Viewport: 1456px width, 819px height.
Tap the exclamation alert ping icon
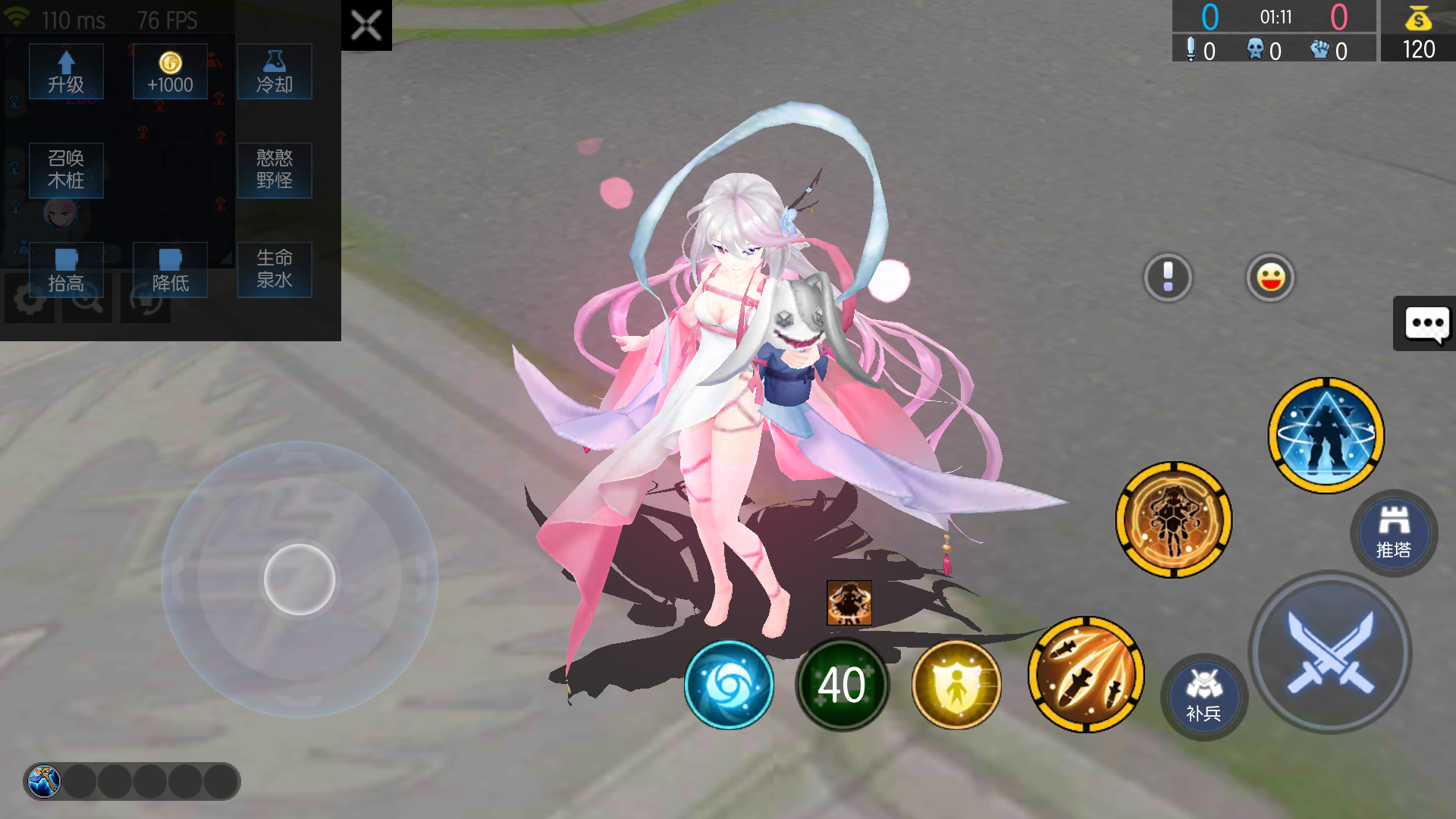click(x=1168, y=278)
